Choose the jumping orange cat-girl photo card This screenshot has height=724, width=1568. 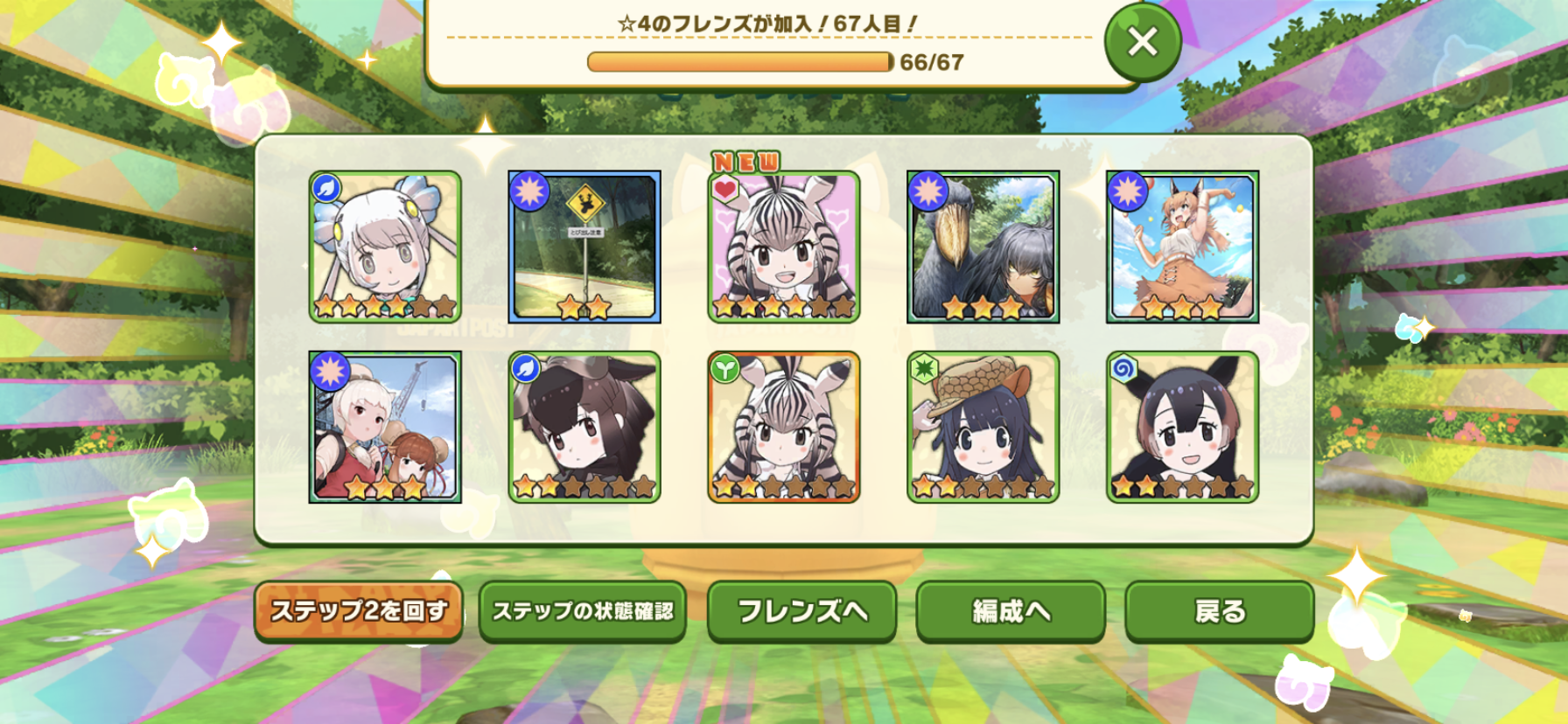1182,247
